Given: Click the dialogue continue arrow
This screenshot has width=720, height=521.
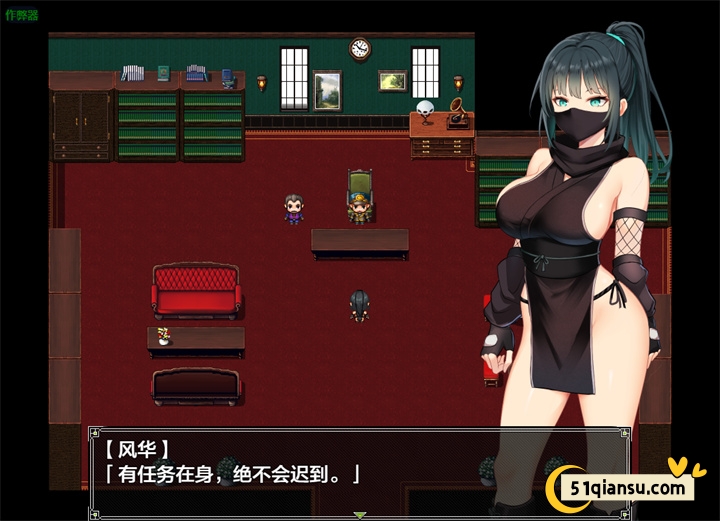Looking at the screenshot, I should coord(360,515).
